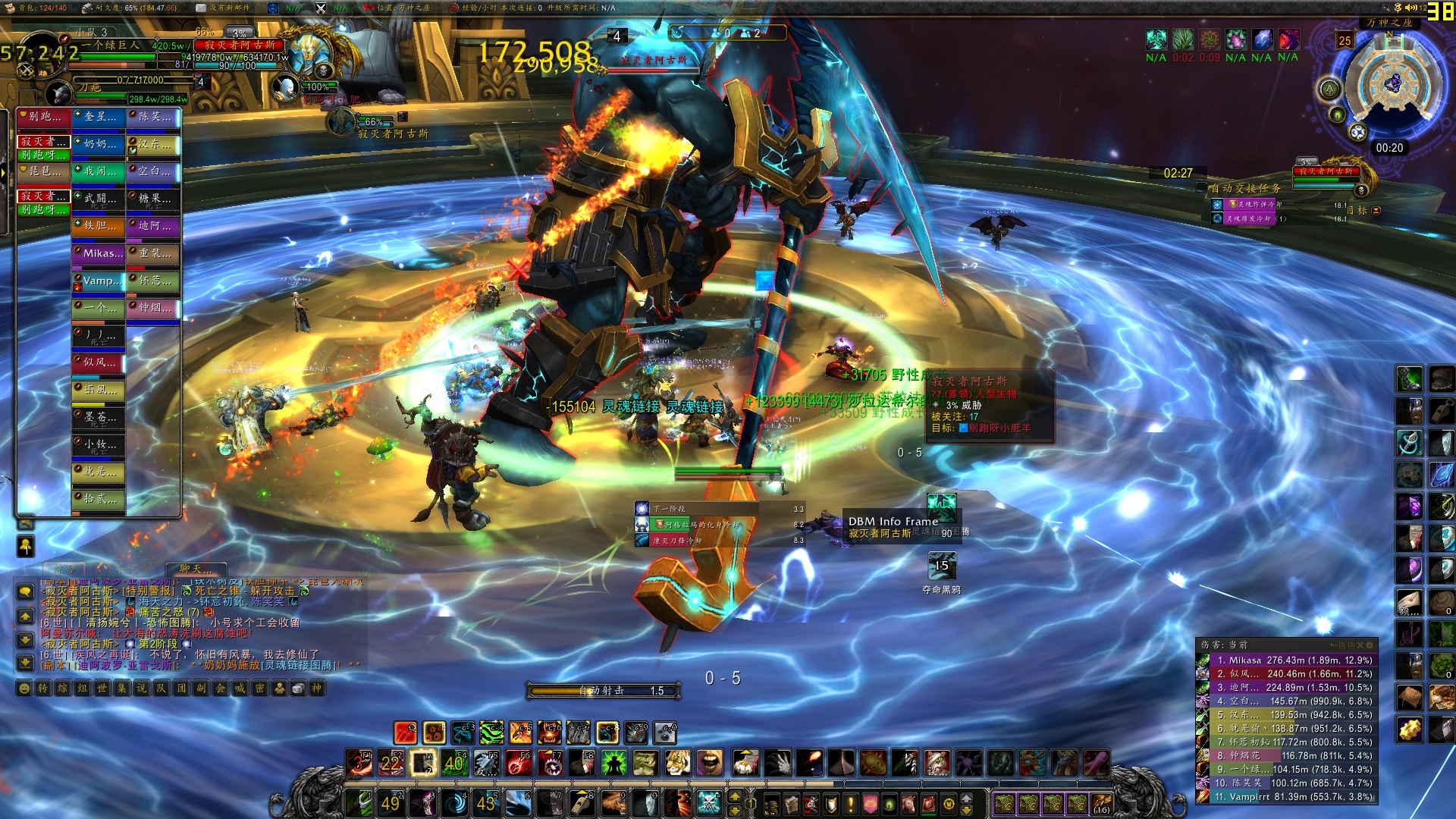Jump chat to bottom with double-arrow button

[25, 663]
